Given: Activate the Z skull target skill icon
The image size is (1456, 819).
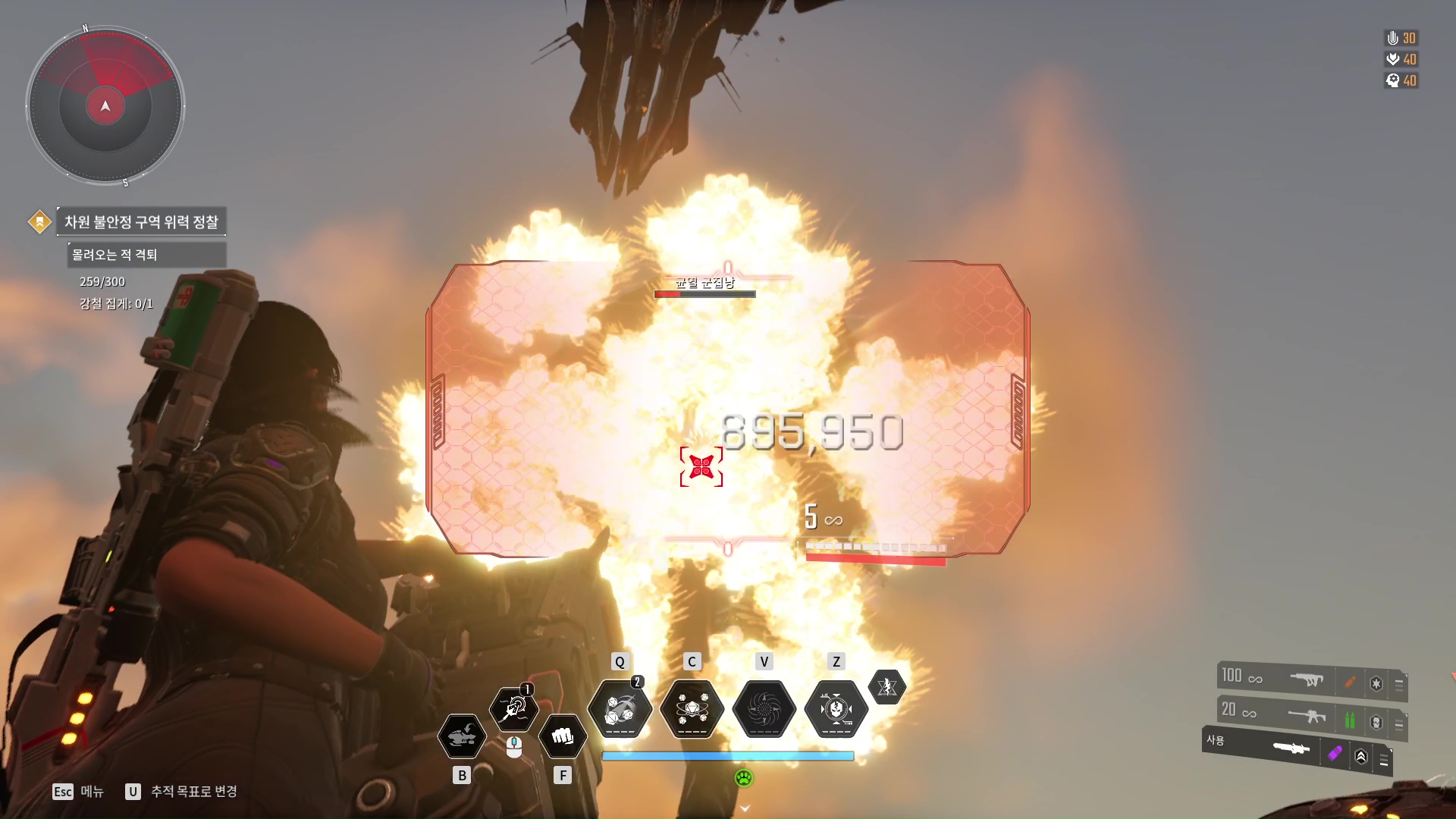Looking at the screenshot, I should click(x=836, y=709).
